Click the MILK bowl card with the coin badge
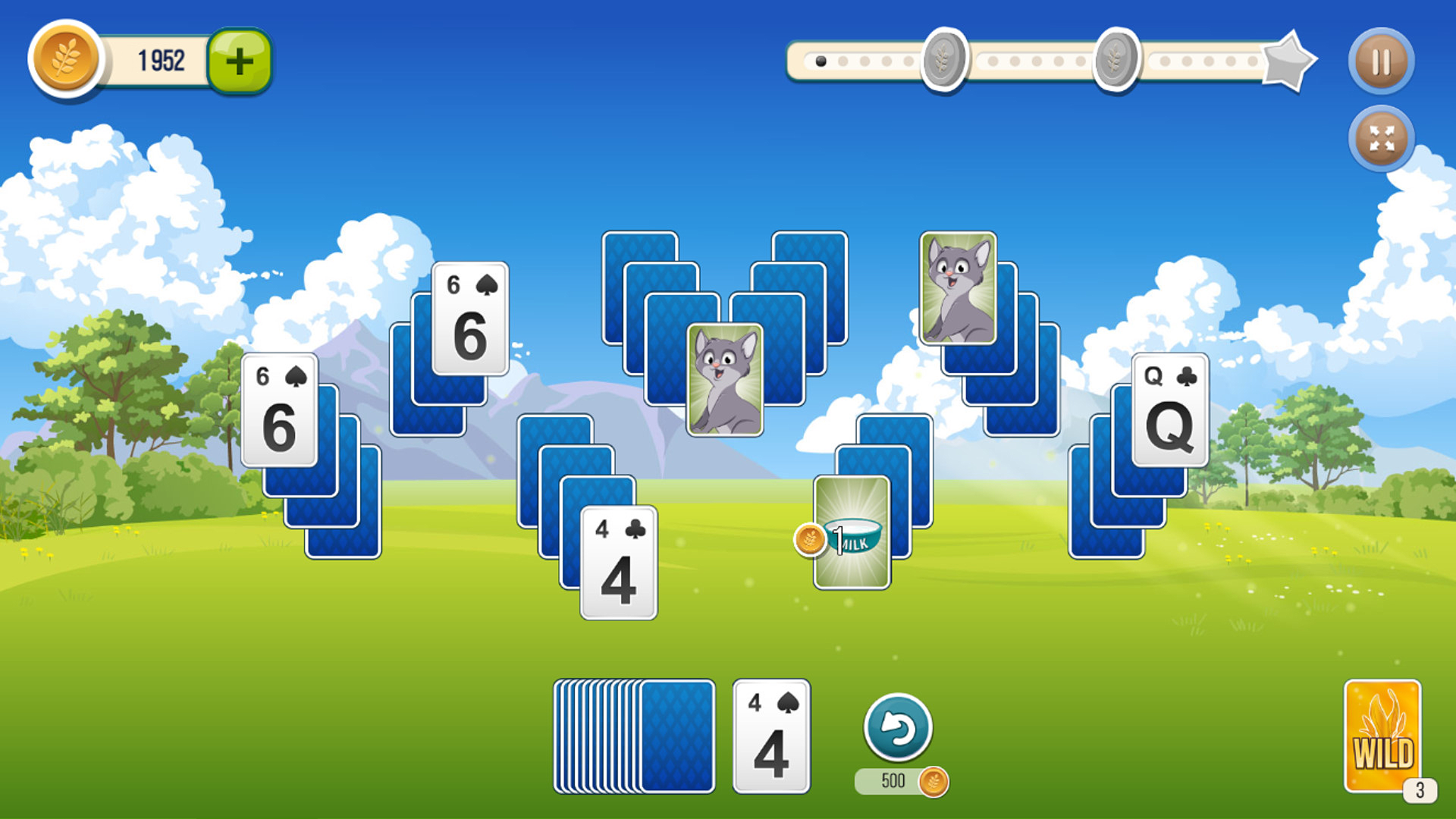This screenshot has height=819, width=1456. pyautogui.click(x=851, y=531)
